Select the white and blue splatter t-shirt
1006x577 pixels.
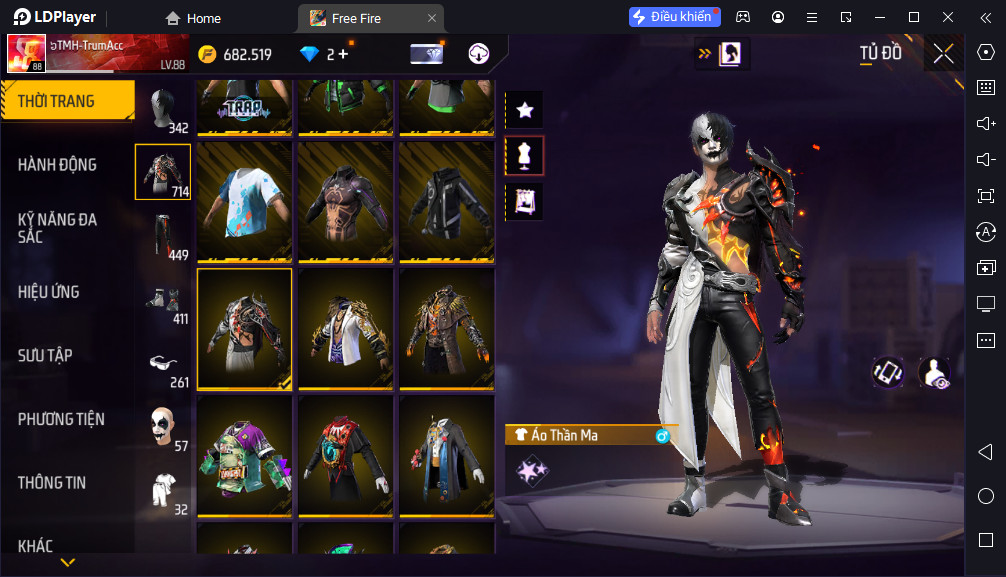tap(244, 201)
